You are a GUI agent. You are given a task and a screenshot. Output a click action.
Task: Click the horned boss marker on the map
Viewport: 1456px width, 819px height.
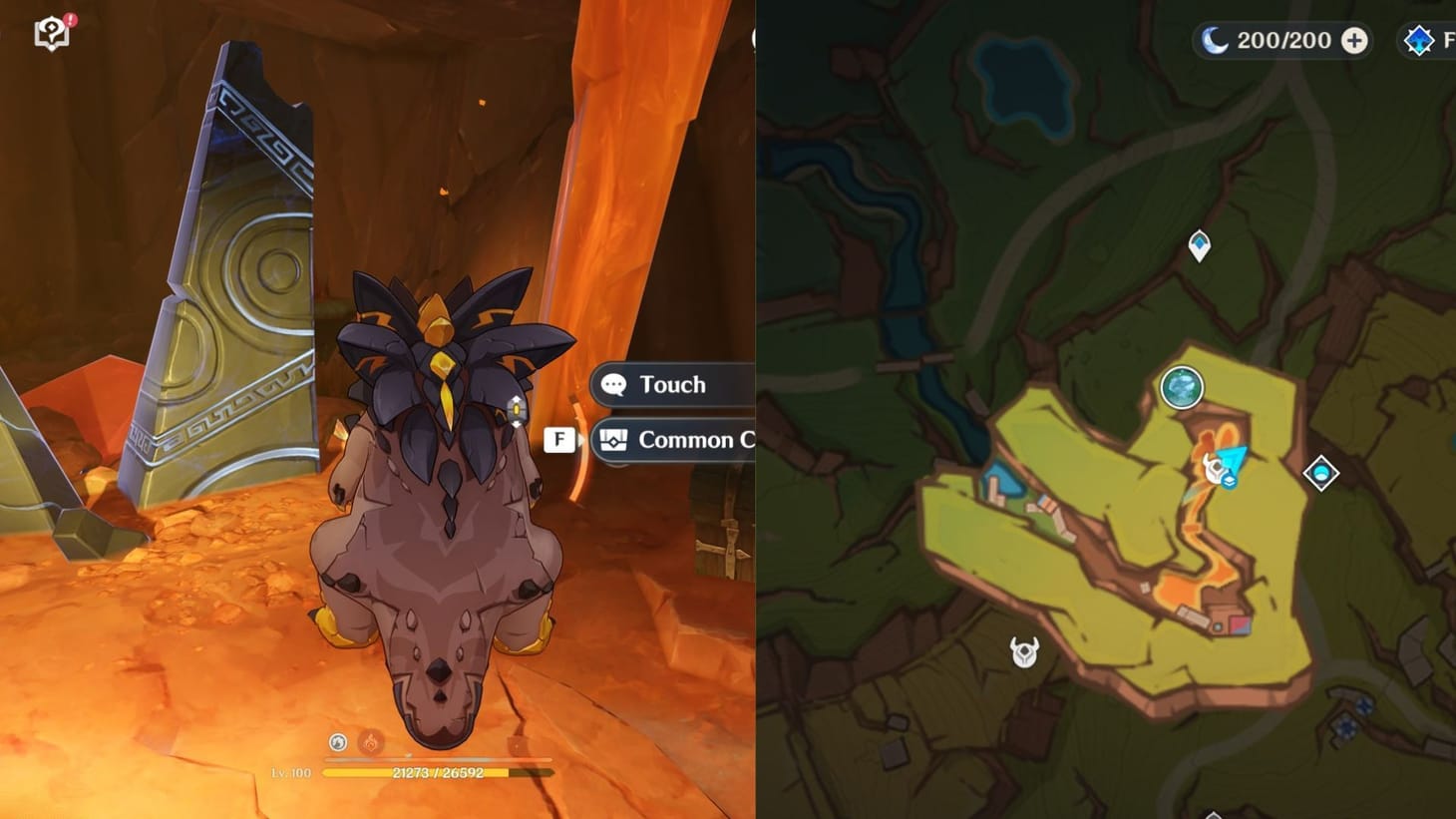point(1023,653)
